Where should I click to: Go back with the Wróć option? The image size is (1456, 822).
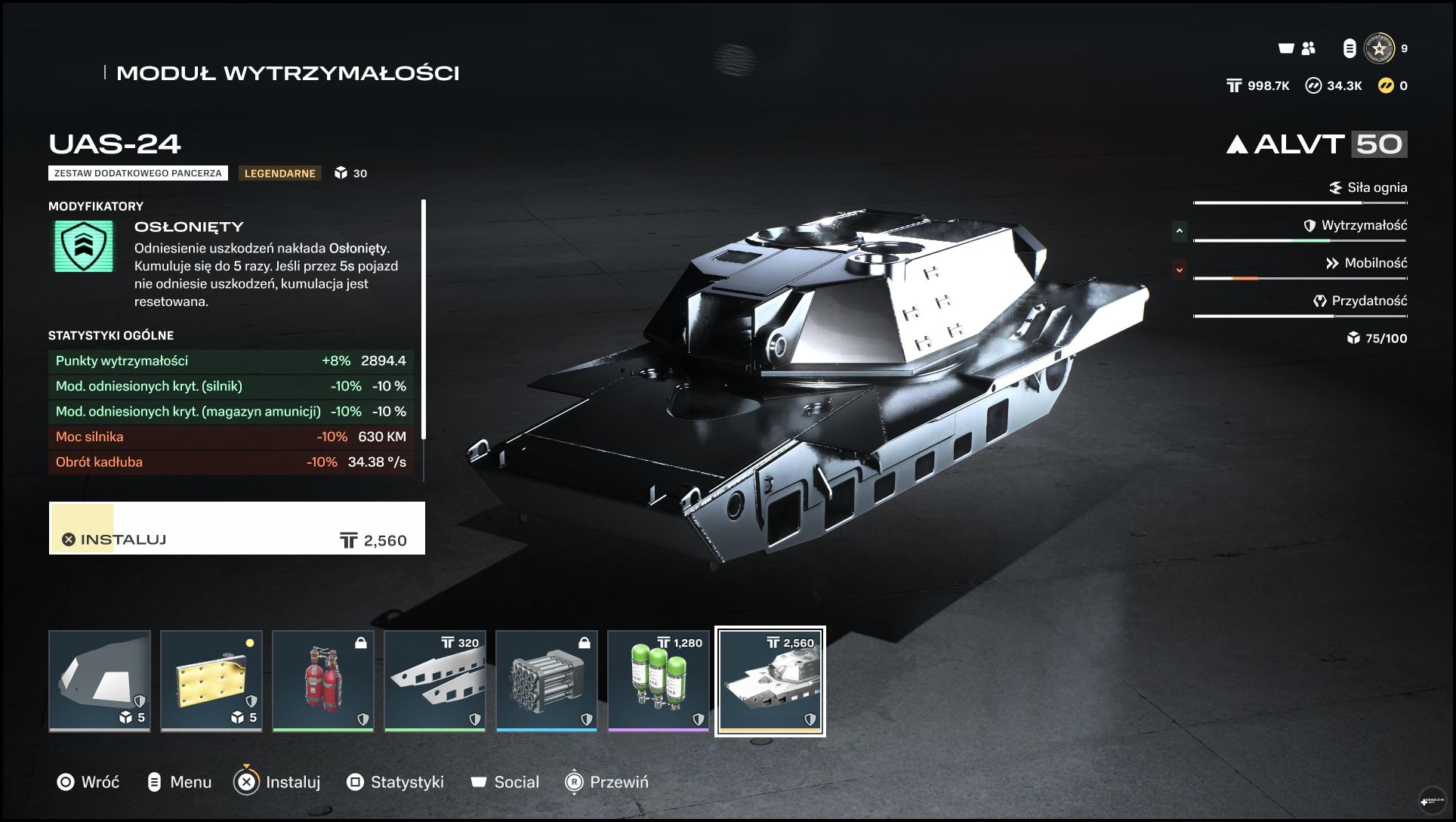click(88, 782)
